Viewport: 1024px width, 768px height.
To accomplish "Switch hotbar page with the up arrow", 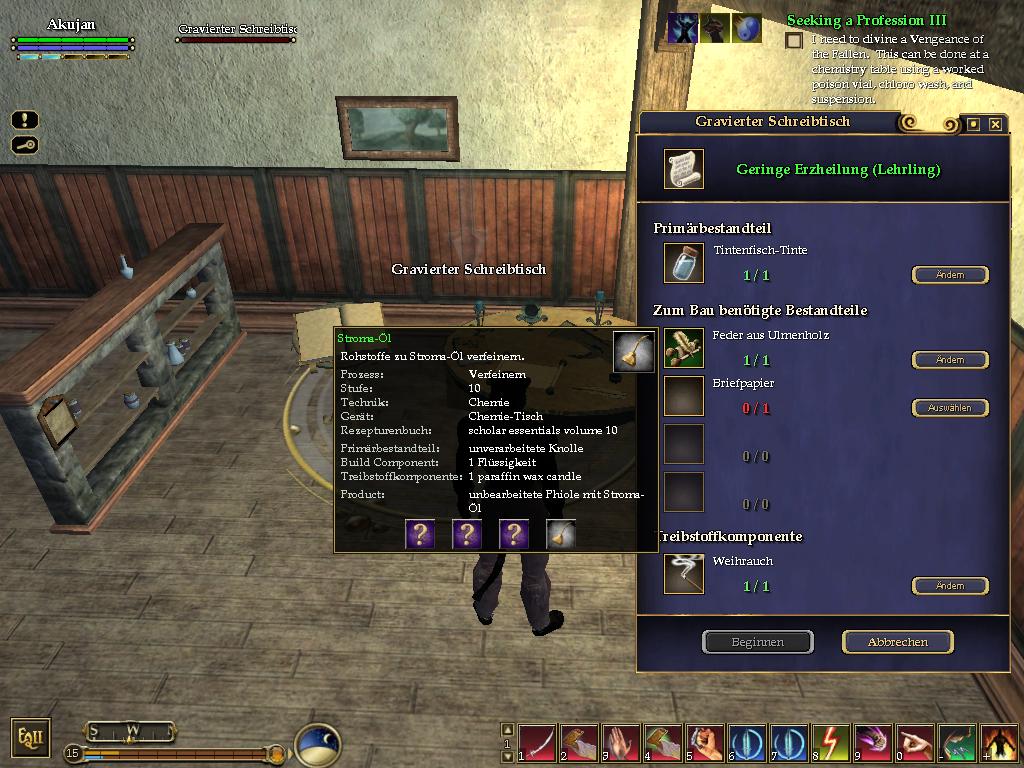I will (507, 730).
